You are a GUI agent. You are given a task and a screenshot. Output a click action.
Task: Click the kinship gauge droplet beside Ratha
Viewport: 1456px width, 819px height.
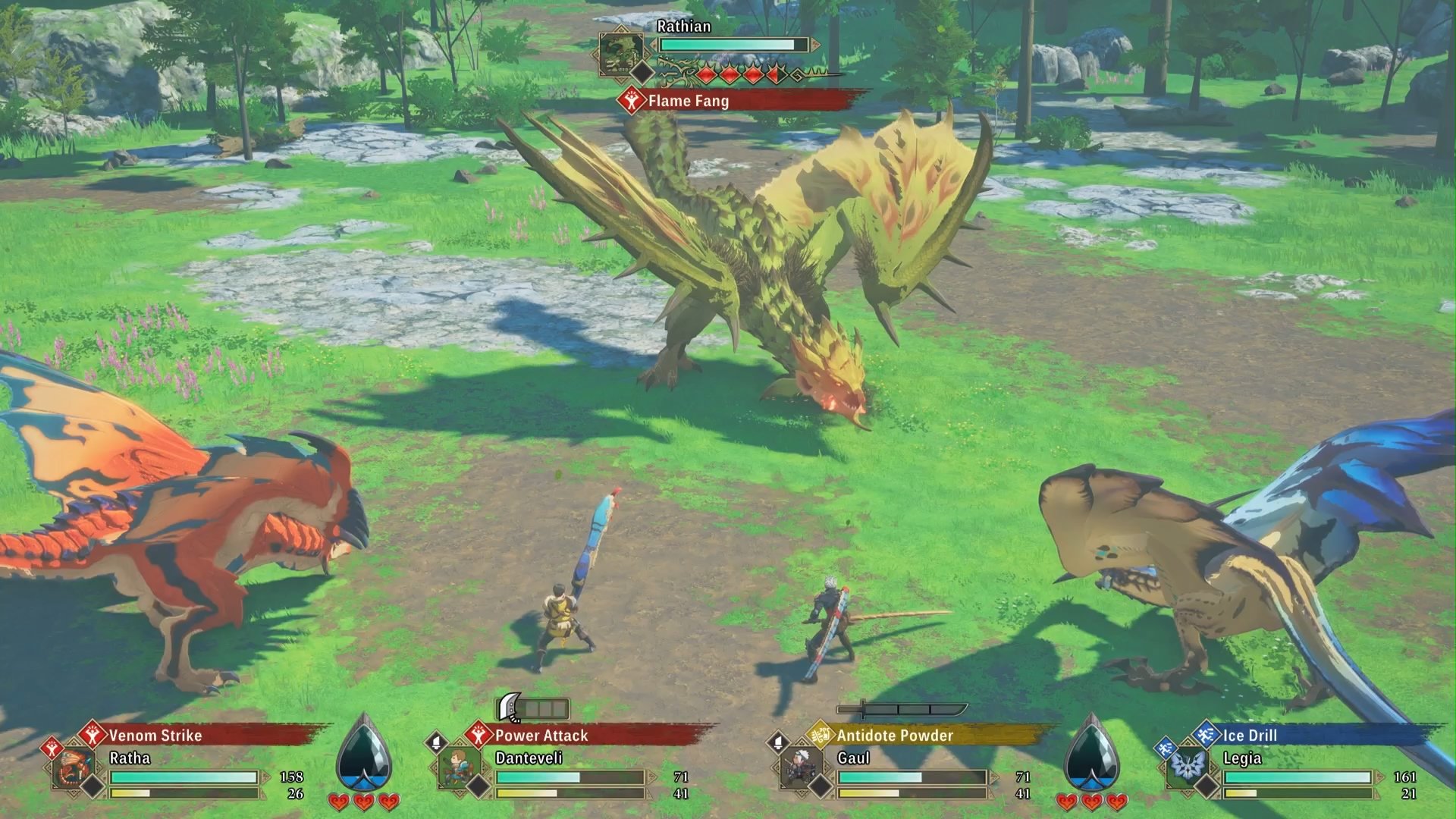364,755
